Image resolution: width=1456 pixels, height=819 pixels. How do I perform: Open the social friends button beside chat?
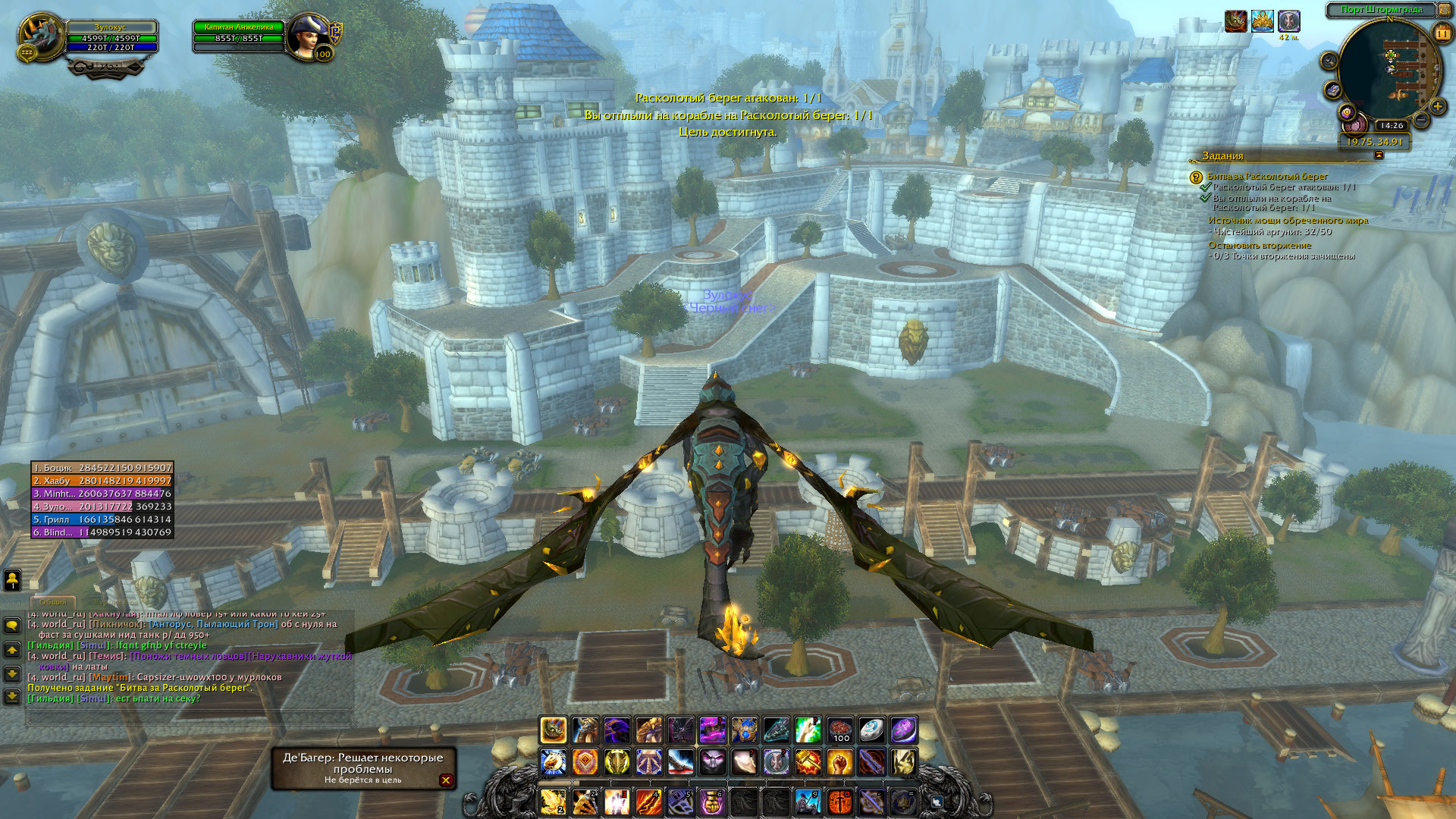coord(12,580)
